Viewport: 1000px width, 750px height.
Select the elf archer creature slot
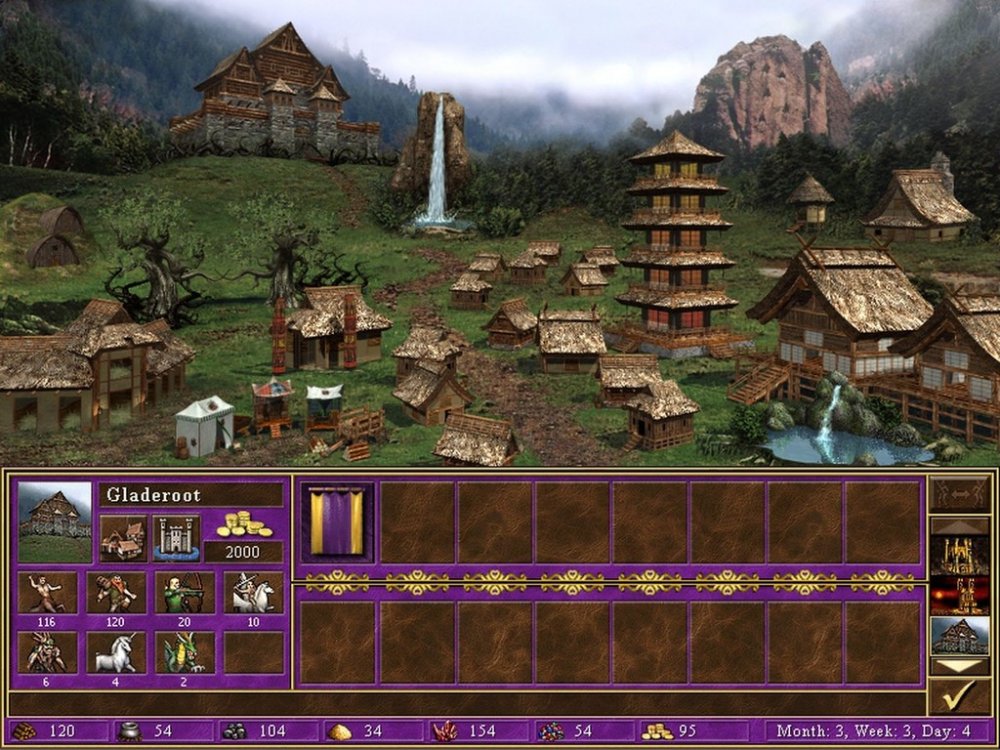point(184,592)
